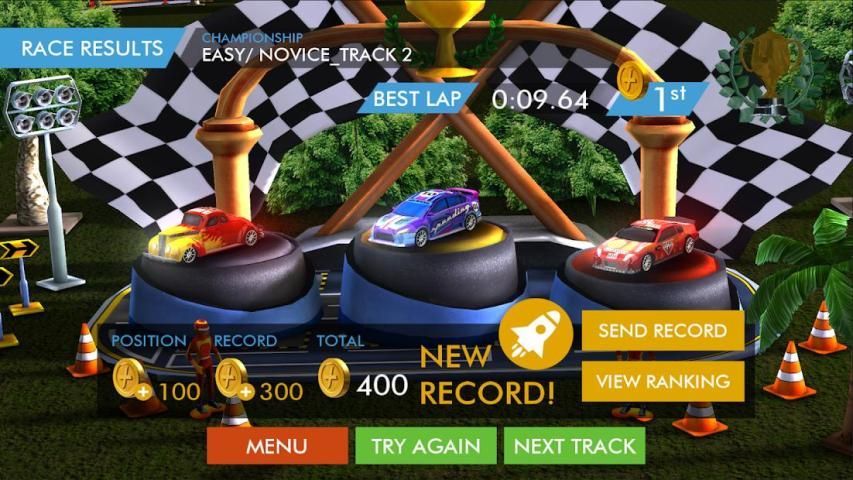This screenshot has width=853, height=480.
Task: Choose Try Again to replay the track
Action: 425,446
